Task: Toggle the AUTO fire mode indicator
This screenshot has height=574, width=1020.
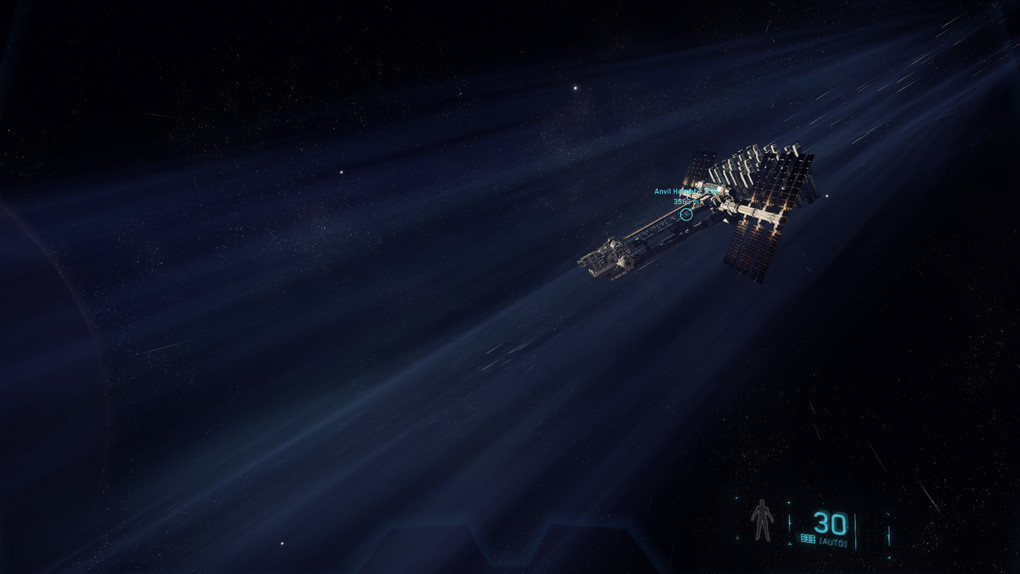Action: point(833,542)
